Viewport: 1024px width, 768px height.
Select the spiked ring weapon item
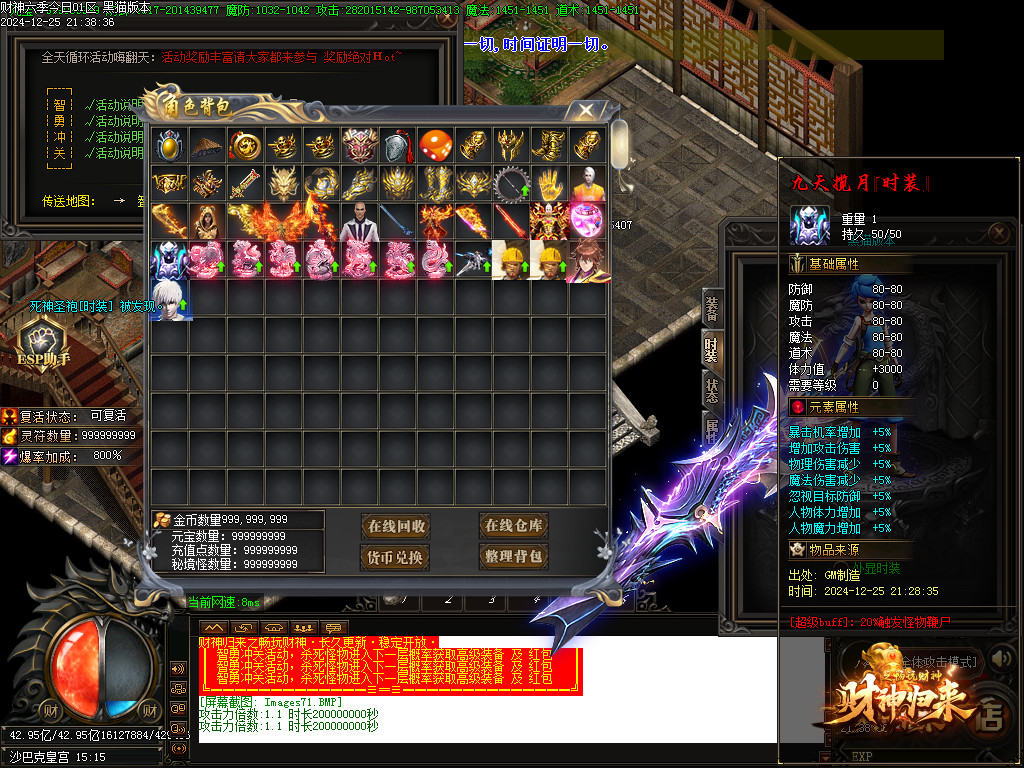click(x=512, y=184)
